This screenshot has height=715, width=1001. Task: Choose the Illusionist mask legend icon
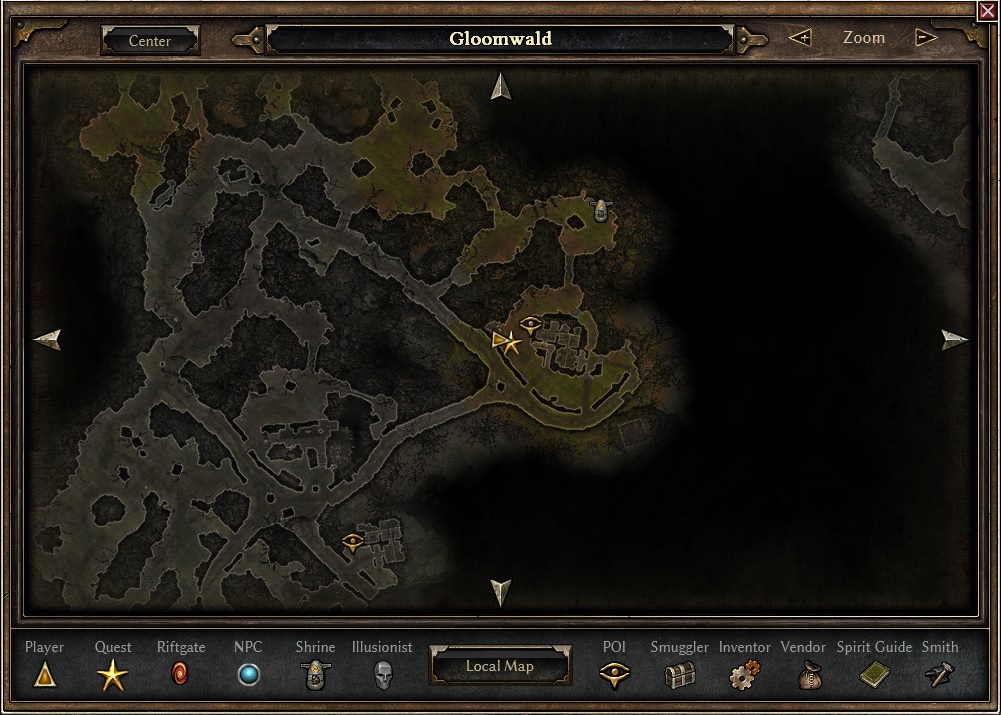[x=382, y=675]
